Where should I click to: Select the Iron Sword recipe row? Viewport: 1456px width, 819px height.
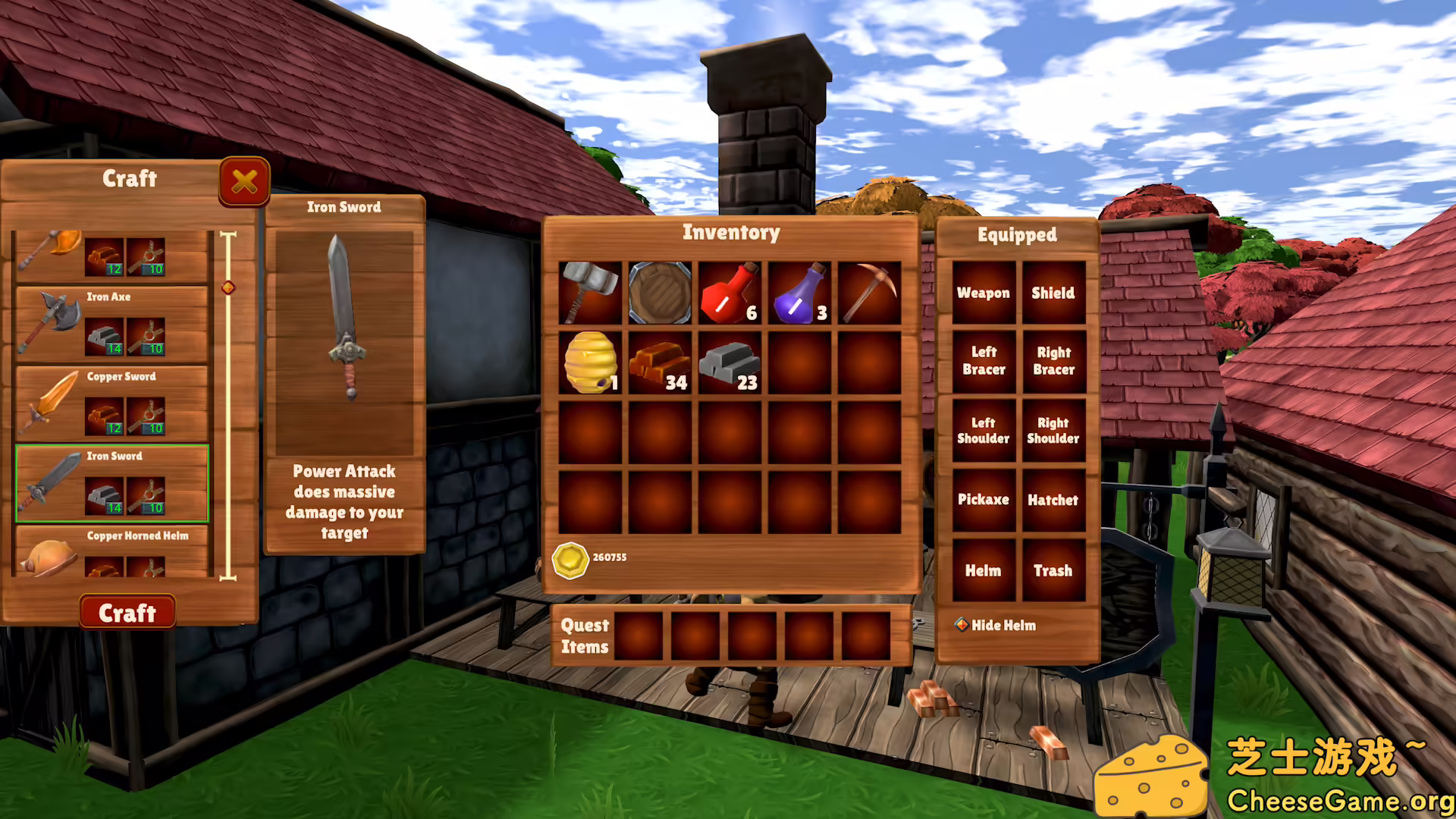[x=111, y=483]
